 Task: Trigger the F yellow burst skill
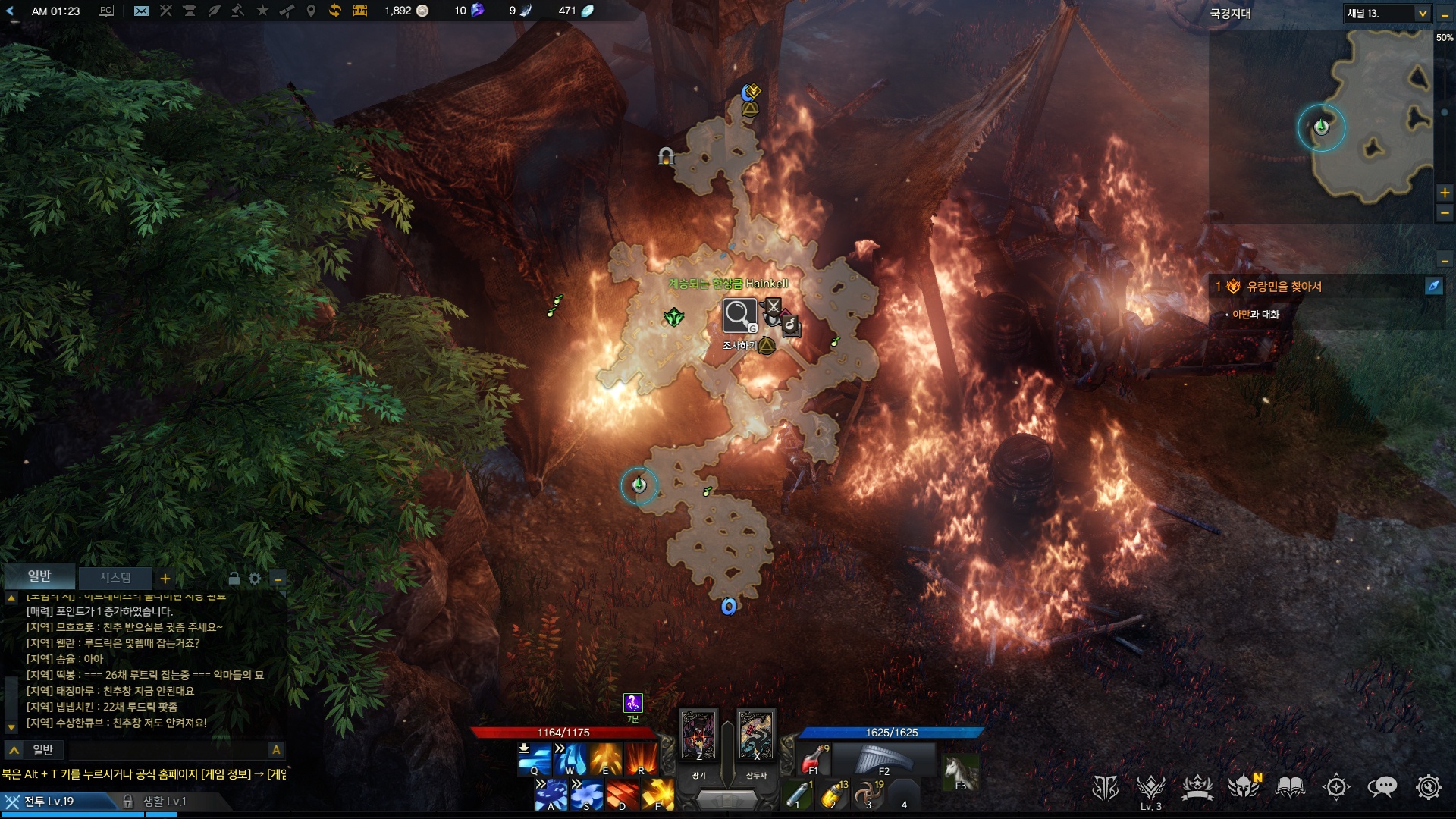(x=658, y=795)
